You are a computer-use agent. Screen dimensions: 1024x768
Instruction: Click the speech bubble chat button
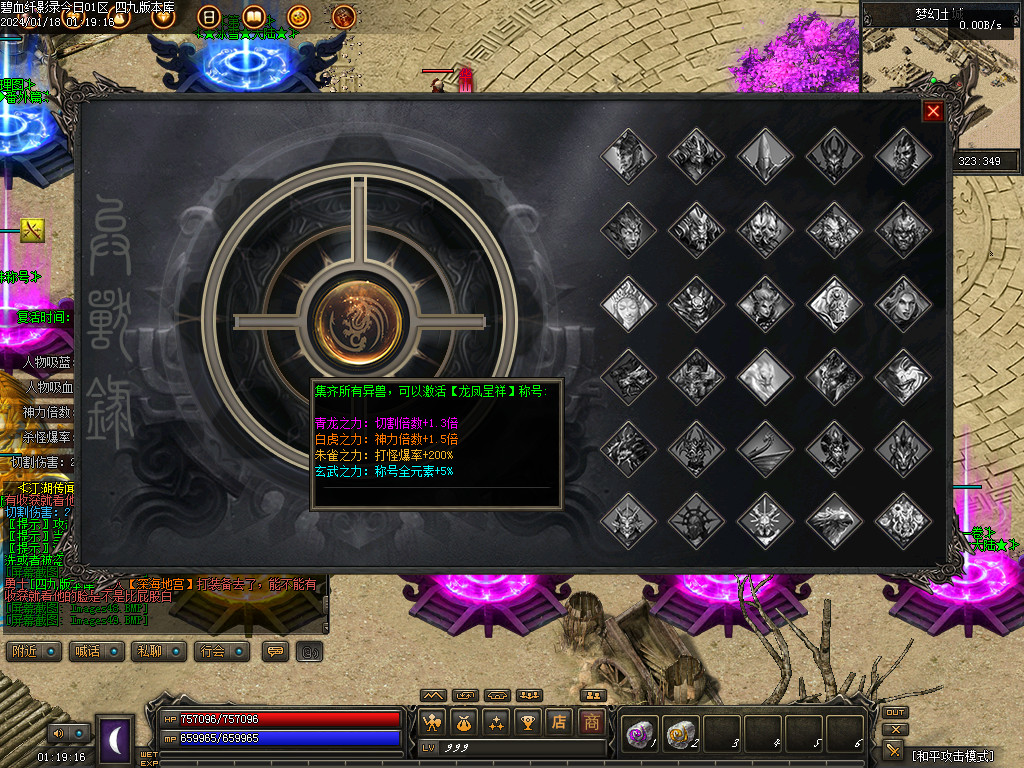(275, 651)
